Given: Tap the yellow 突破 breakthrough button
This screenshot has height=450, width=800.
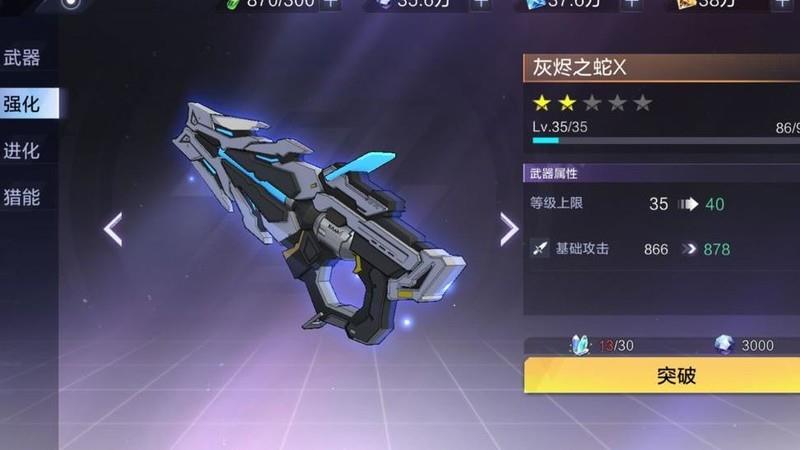Looking at the screenshot, I should click(662, 376).
